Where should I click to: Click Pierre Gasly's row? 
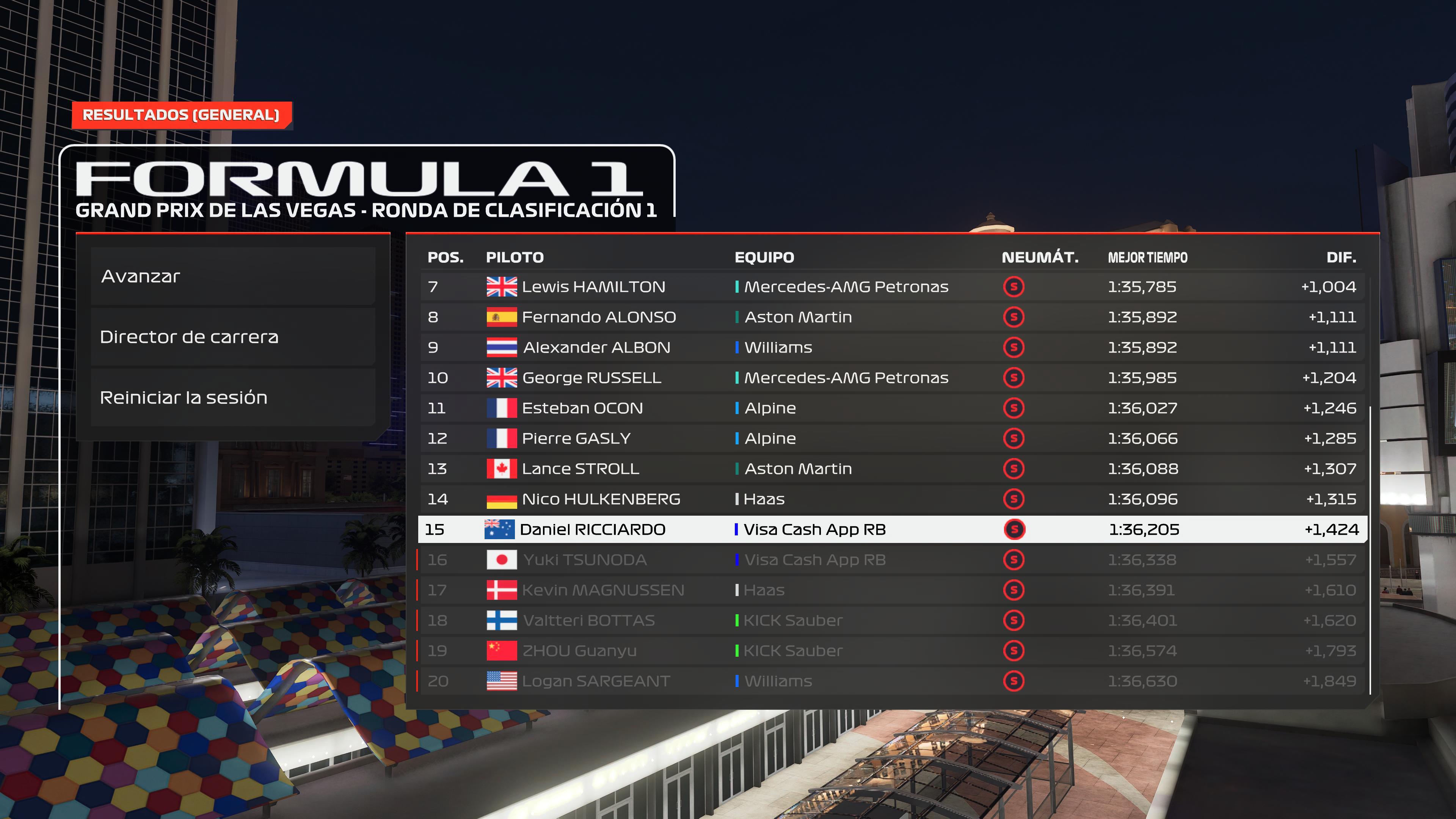pyautogui.click(x=892, y=439)
